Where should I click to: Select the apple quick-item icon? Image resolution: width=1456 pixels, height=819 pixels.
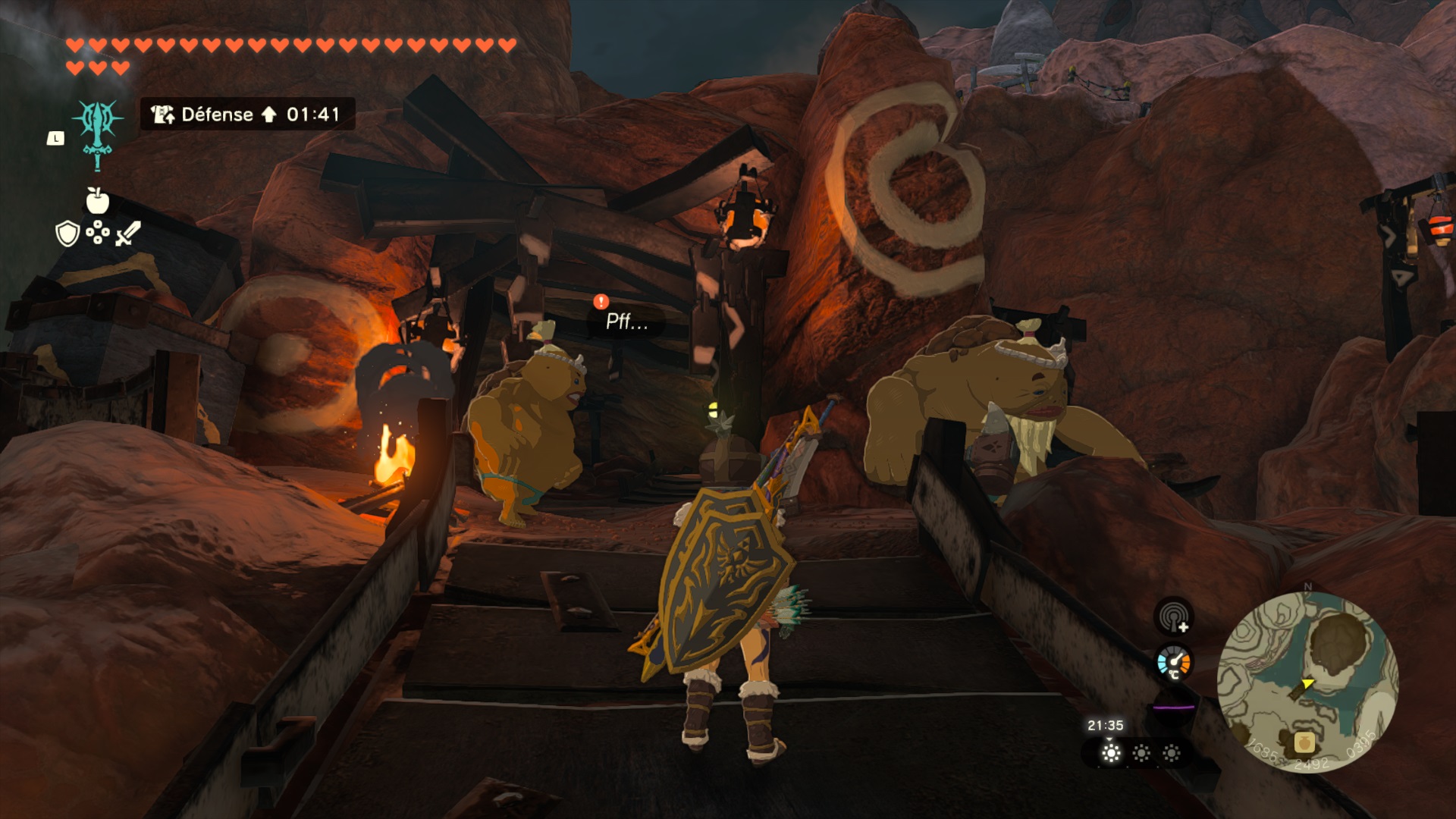tap(97, 201)
